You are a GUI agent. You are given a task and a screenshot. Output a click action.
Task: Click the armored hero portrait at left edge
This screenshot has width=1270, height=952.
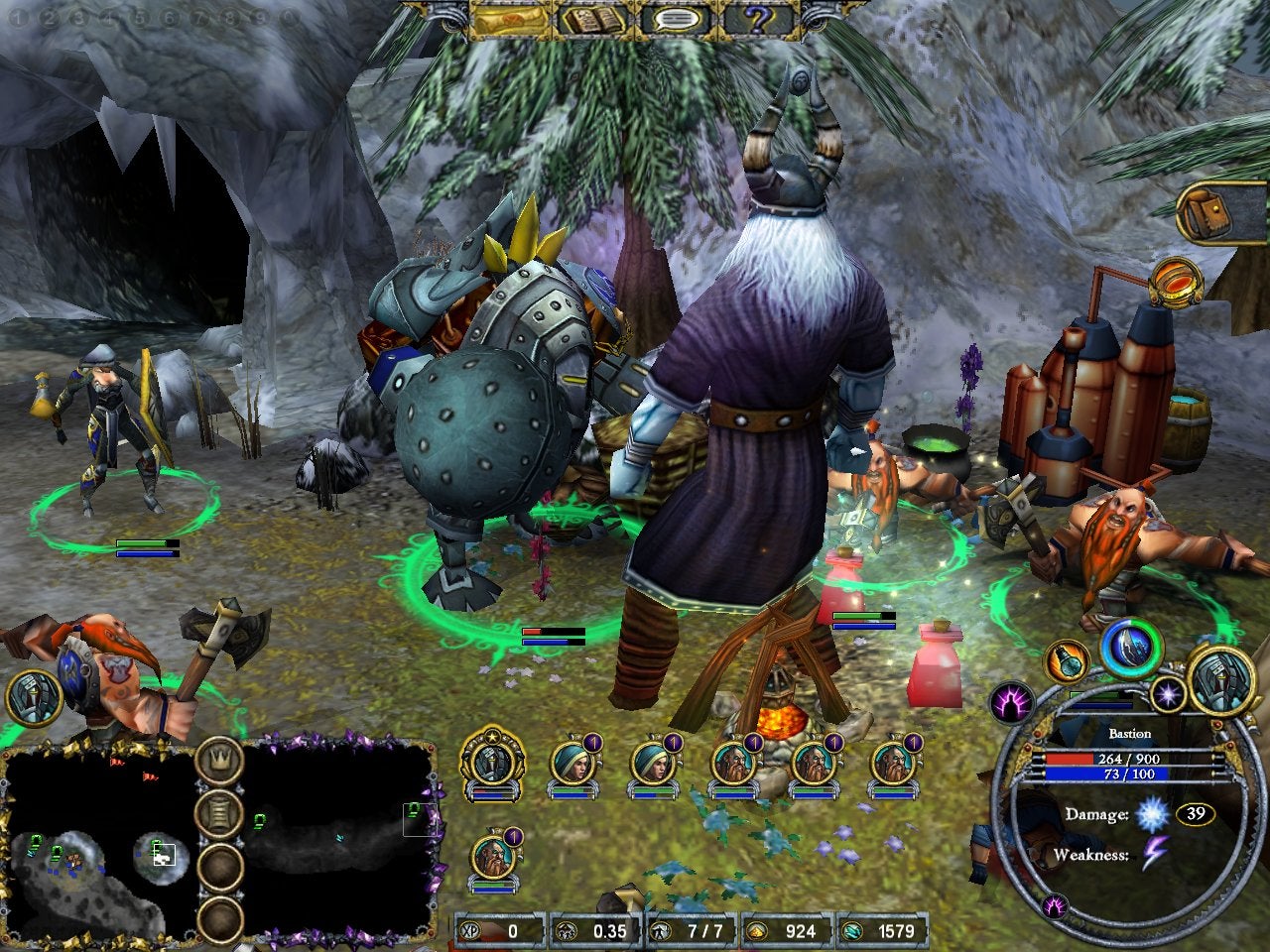[x=35, y=698]
